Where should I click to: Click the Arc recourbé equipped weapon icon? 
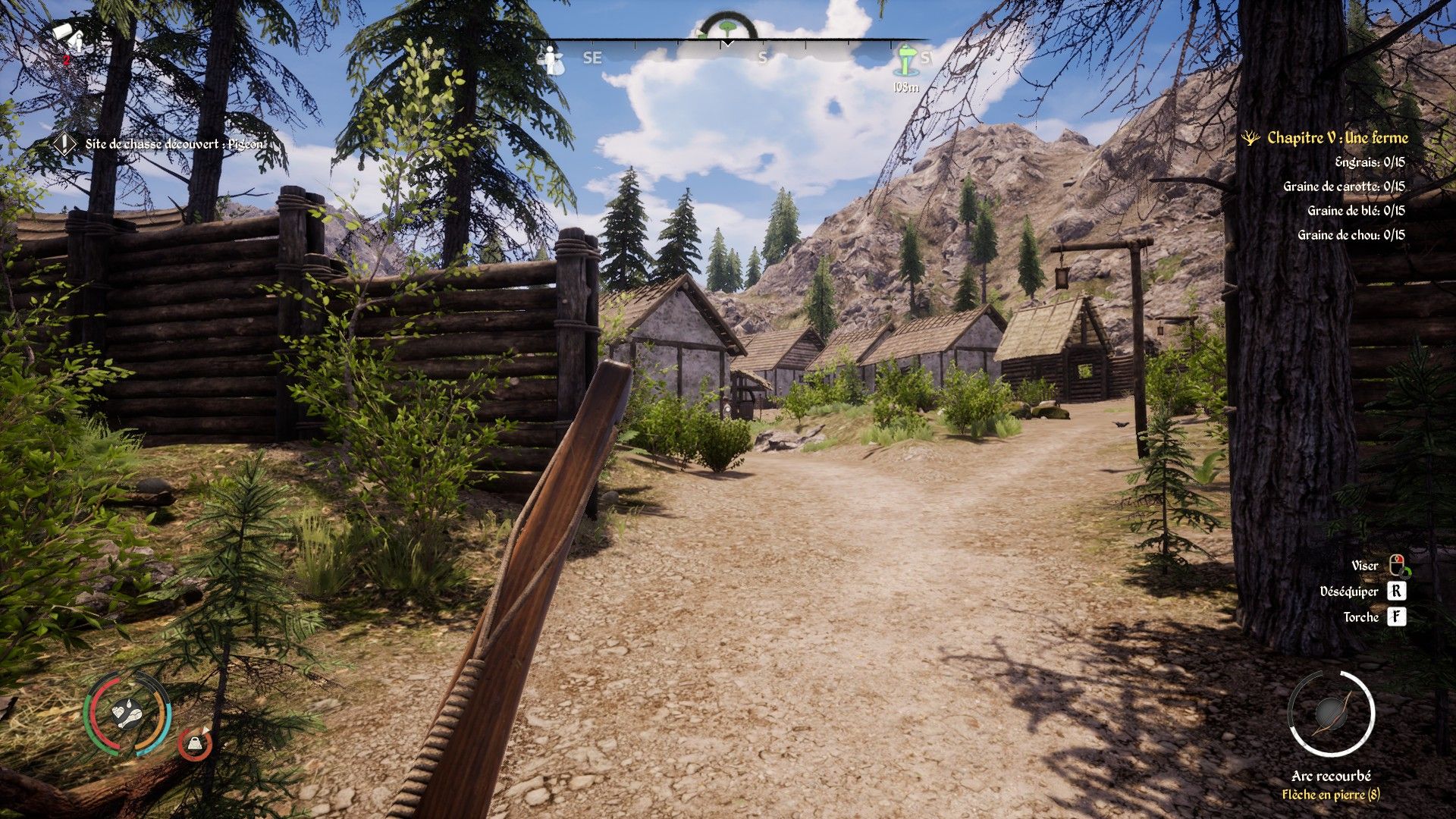[x=1331, y=714]
